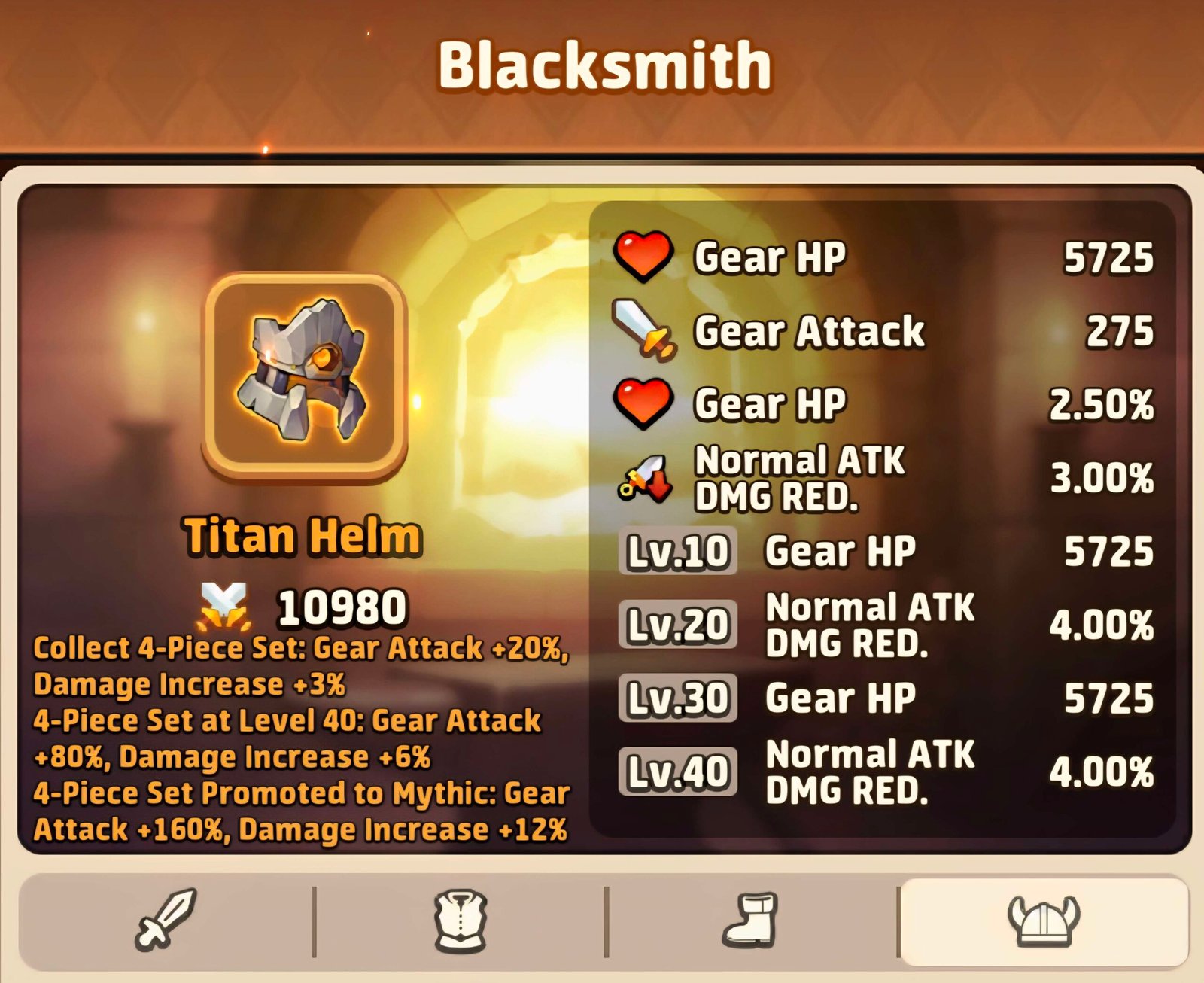
Task: Open the vest armor tab
Action: pyautogui.click(x=461, y=920)
